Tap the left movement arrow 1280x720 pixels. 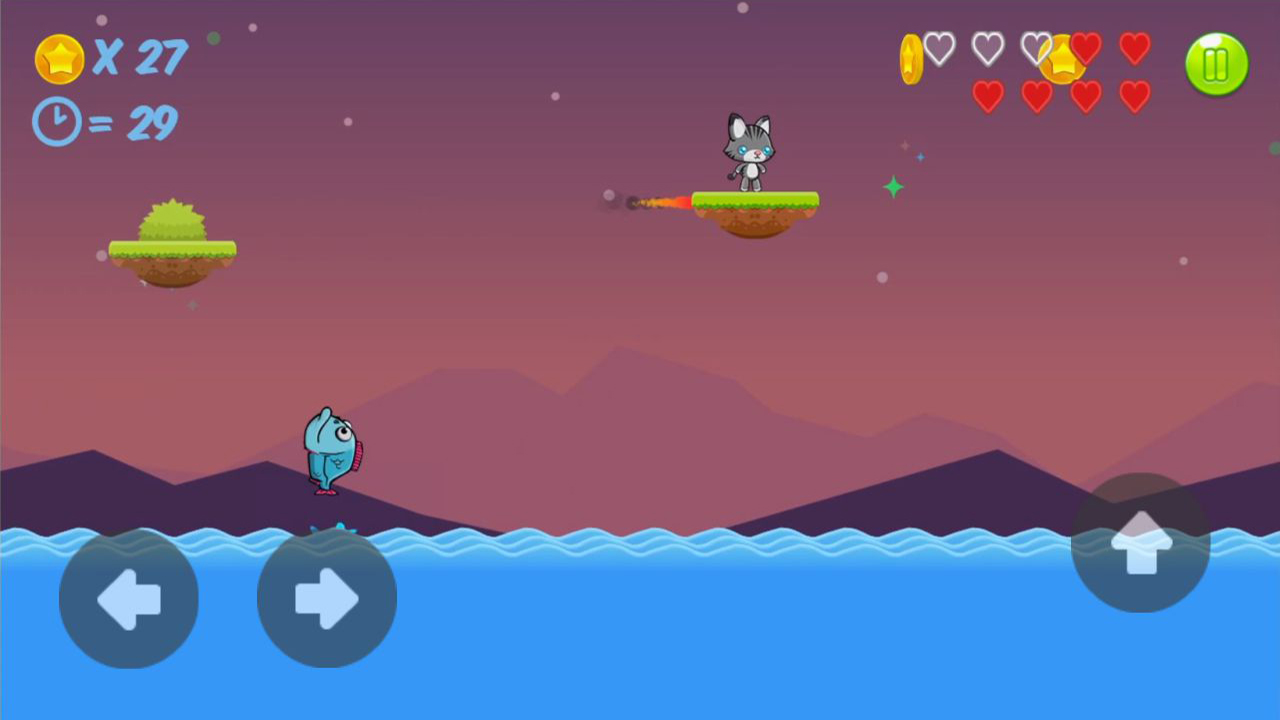(128, 598)
